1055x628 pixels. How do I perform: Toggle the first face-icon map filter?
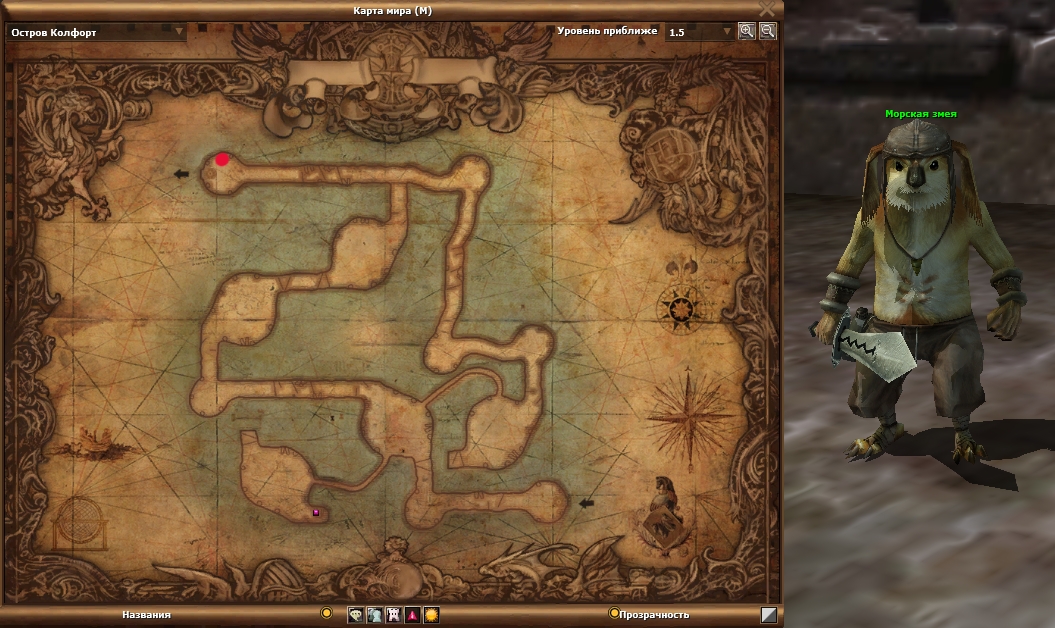pos(356,615)
